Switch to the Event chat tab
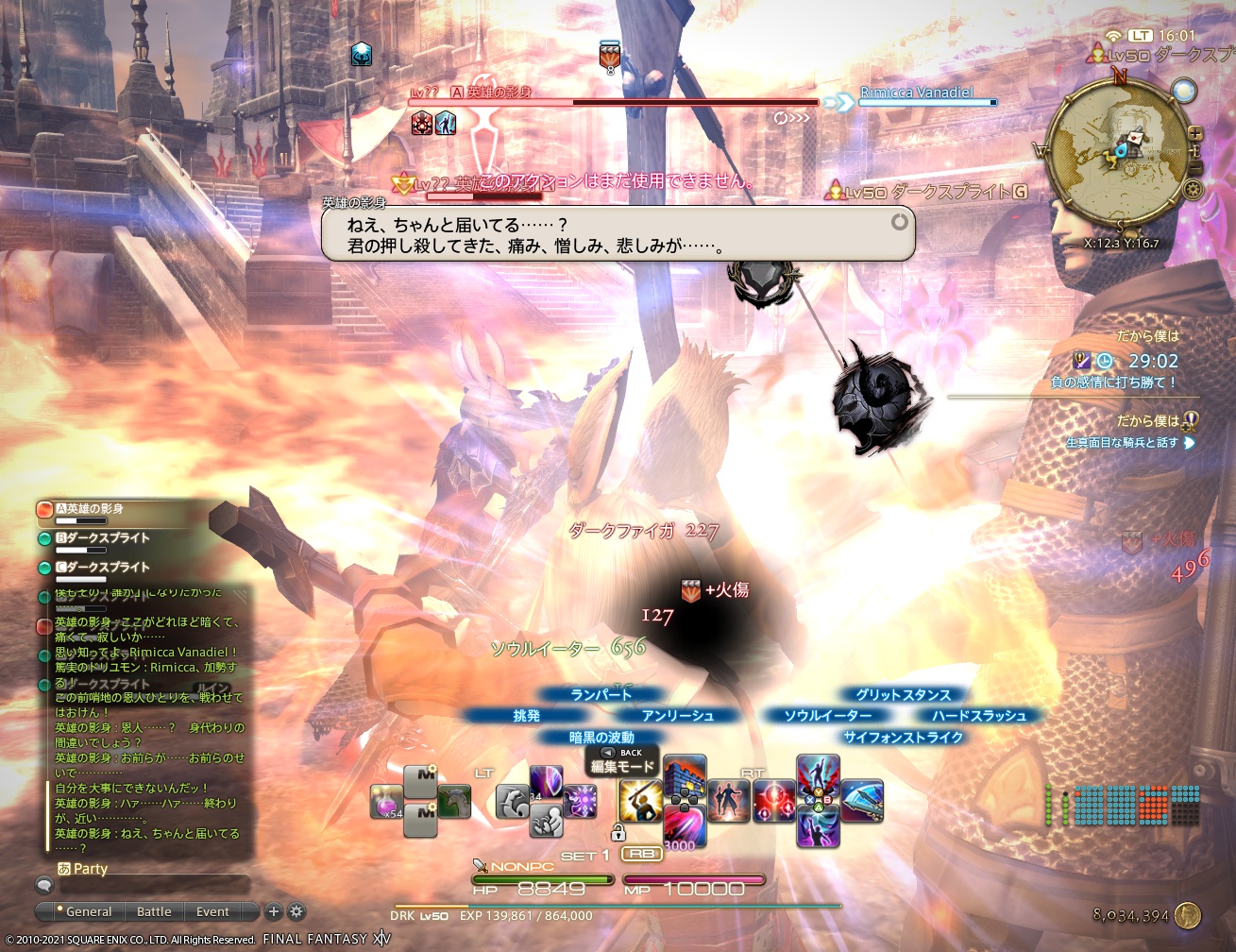The width and height of the screenshot is (1236, 952). [212, 911]
